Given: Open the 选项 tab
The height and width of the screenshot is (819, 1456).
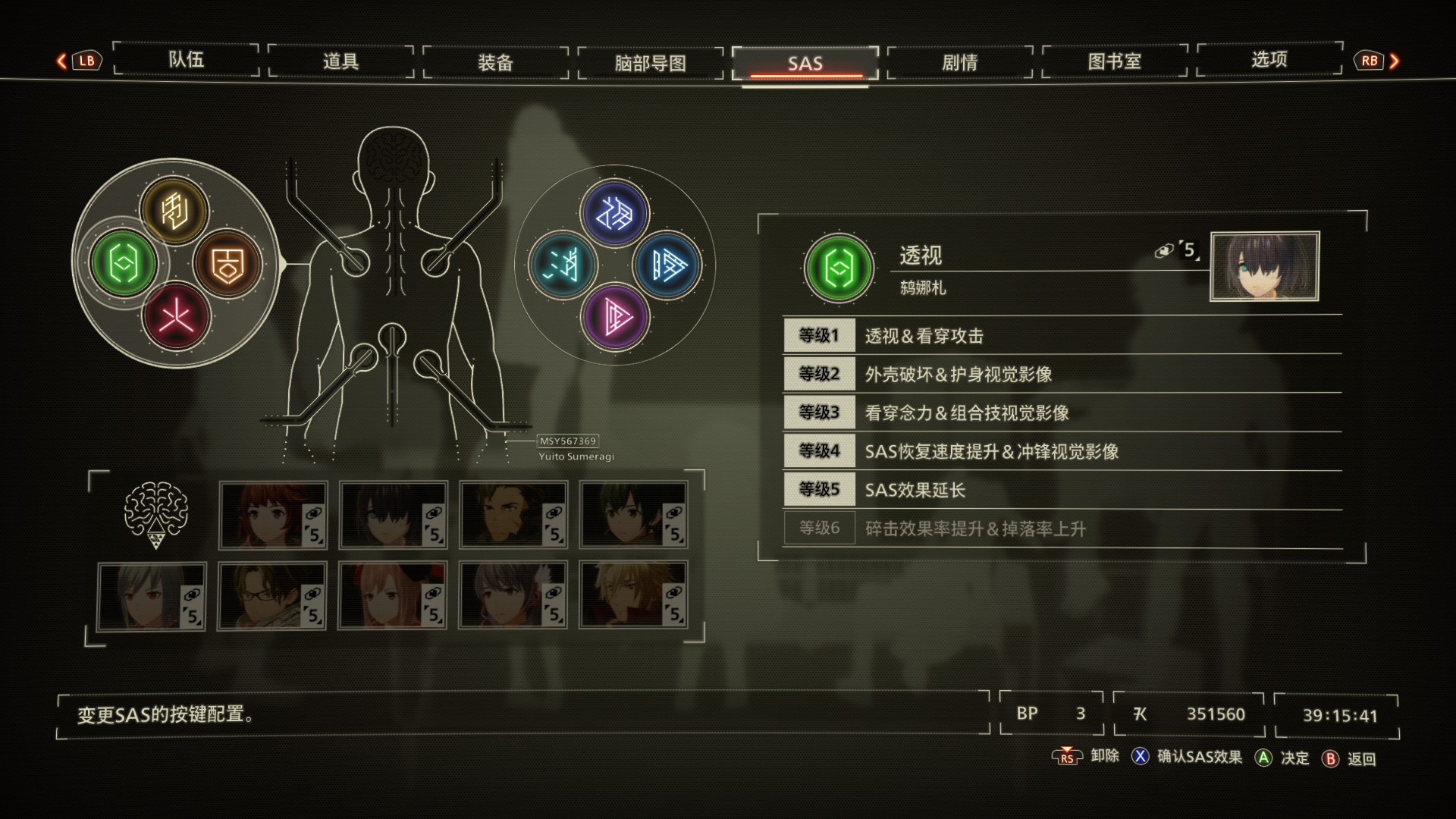Looking at the screenshot, I should tap(1269, 60).
